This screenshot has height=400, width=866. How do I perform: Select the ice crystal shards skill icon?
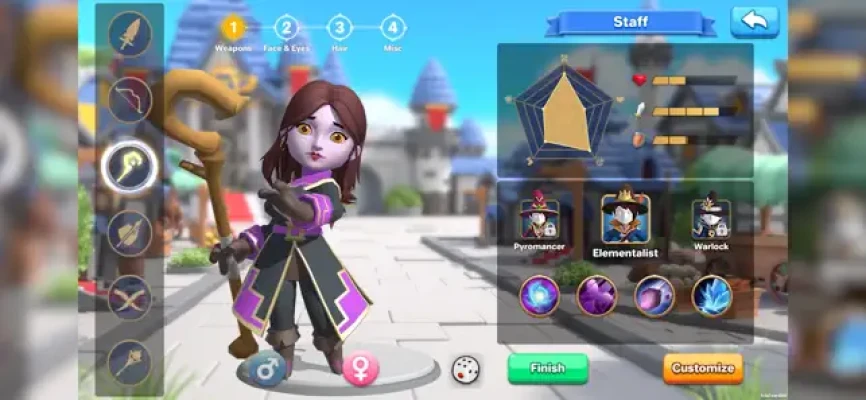click(x=712, y=296)
